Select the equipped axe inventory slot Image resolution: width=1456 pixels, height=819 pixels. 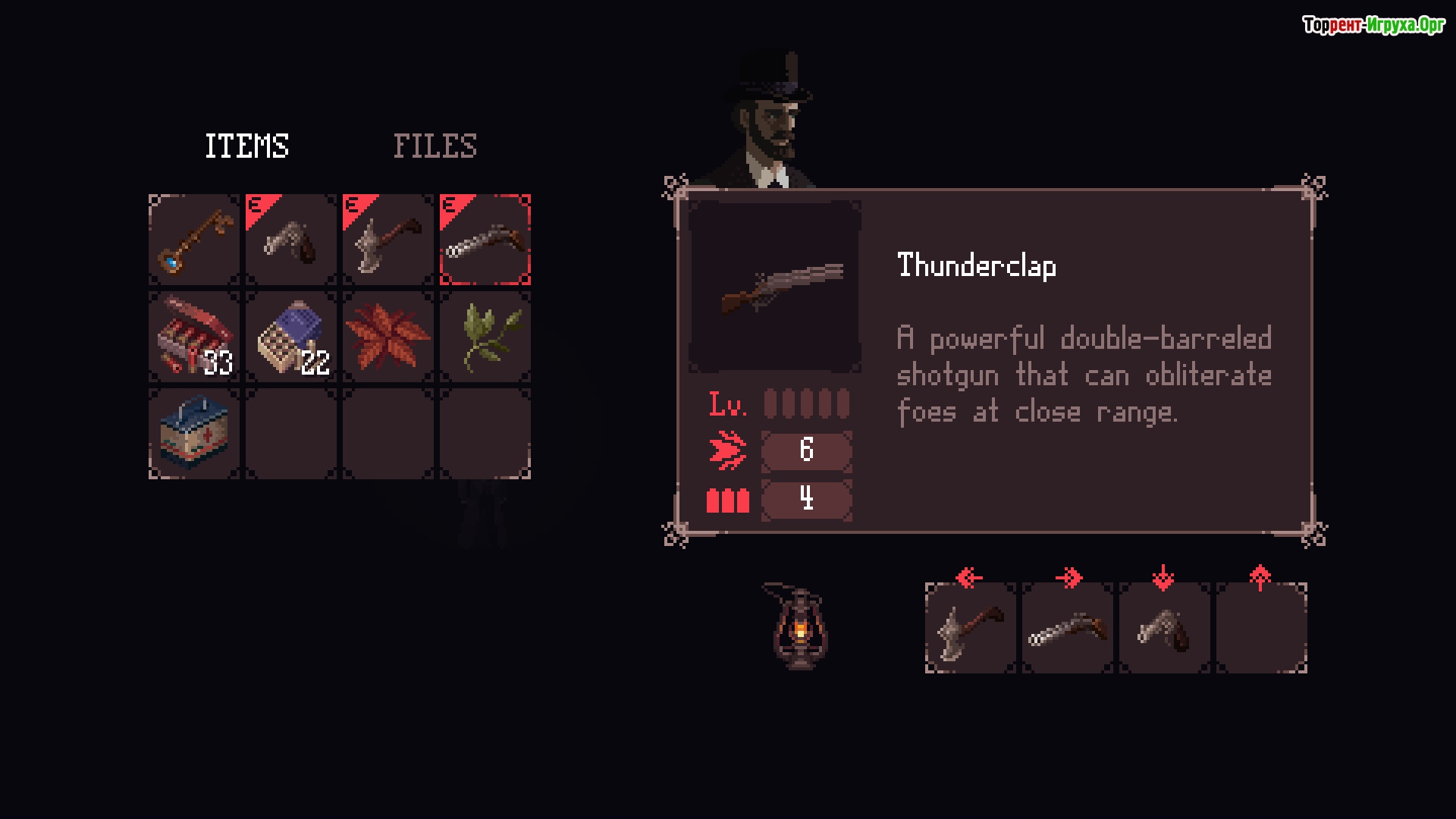(x=388, y=240)
